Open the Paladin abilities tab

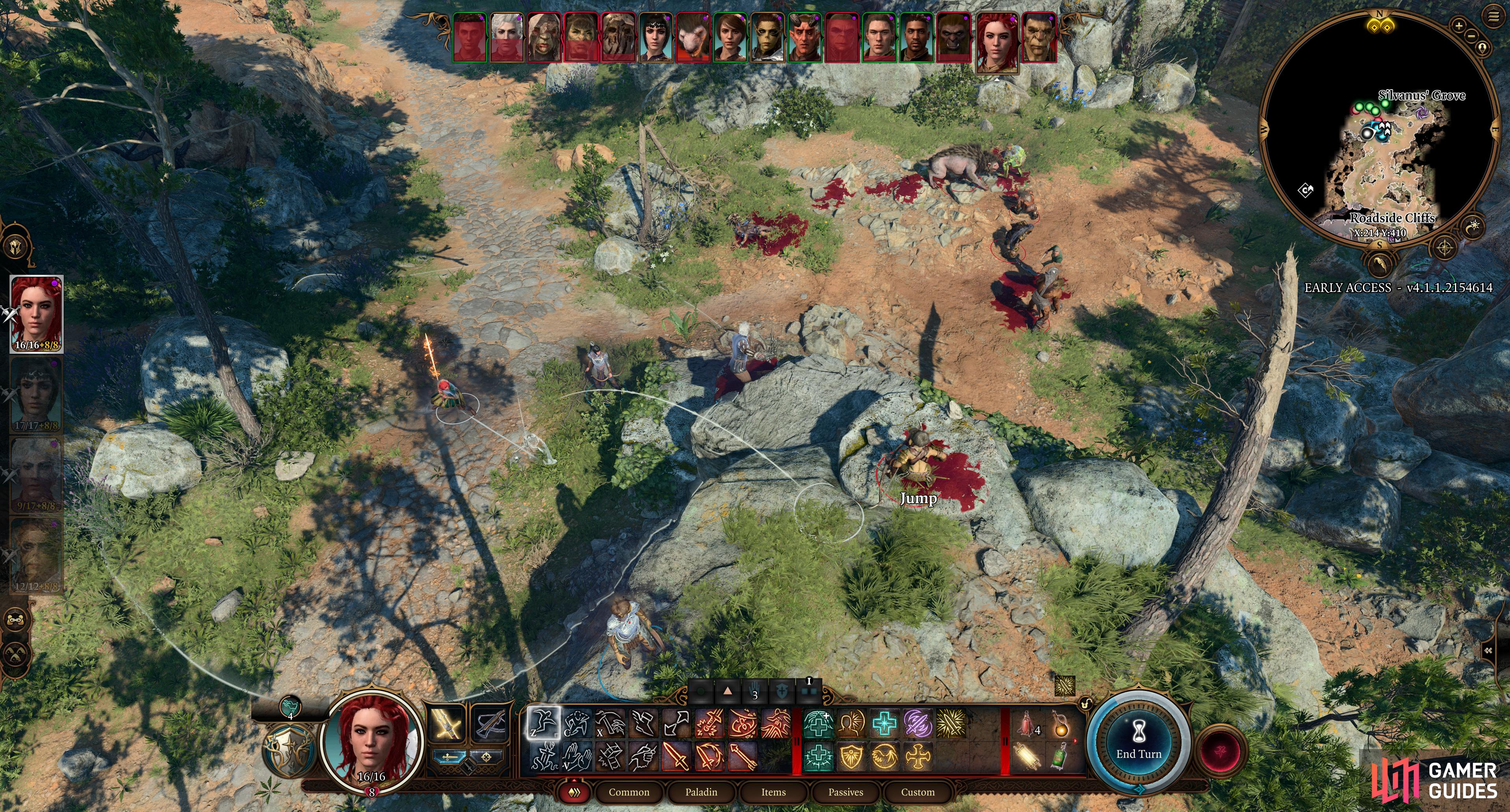click(x=701, y=792)
